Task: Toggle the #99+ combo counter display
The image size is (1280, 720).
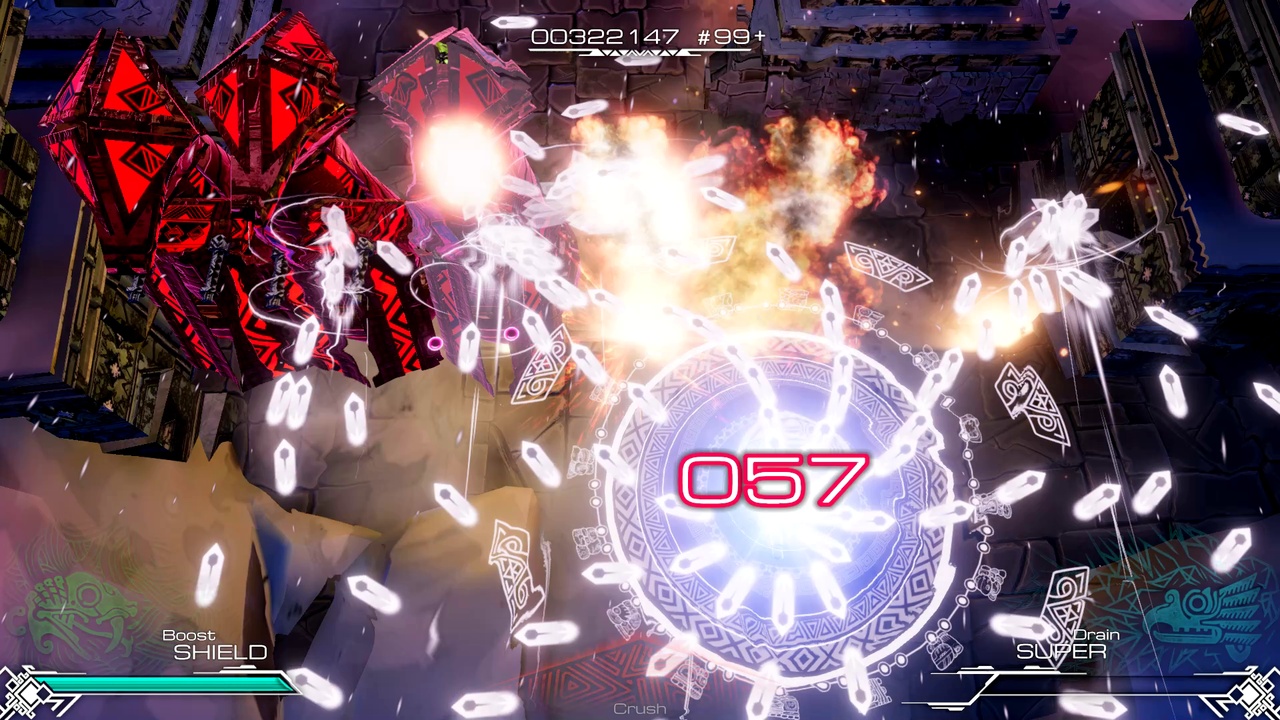Action: 729,38
